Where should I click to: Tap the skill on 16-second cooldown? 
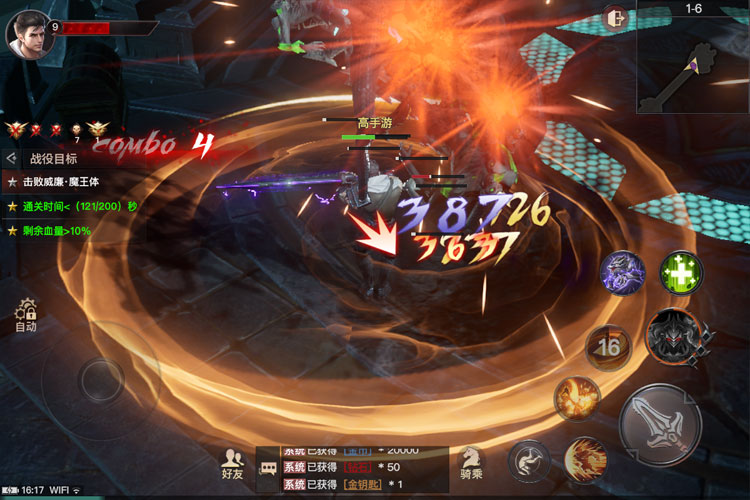coord(608,348)
